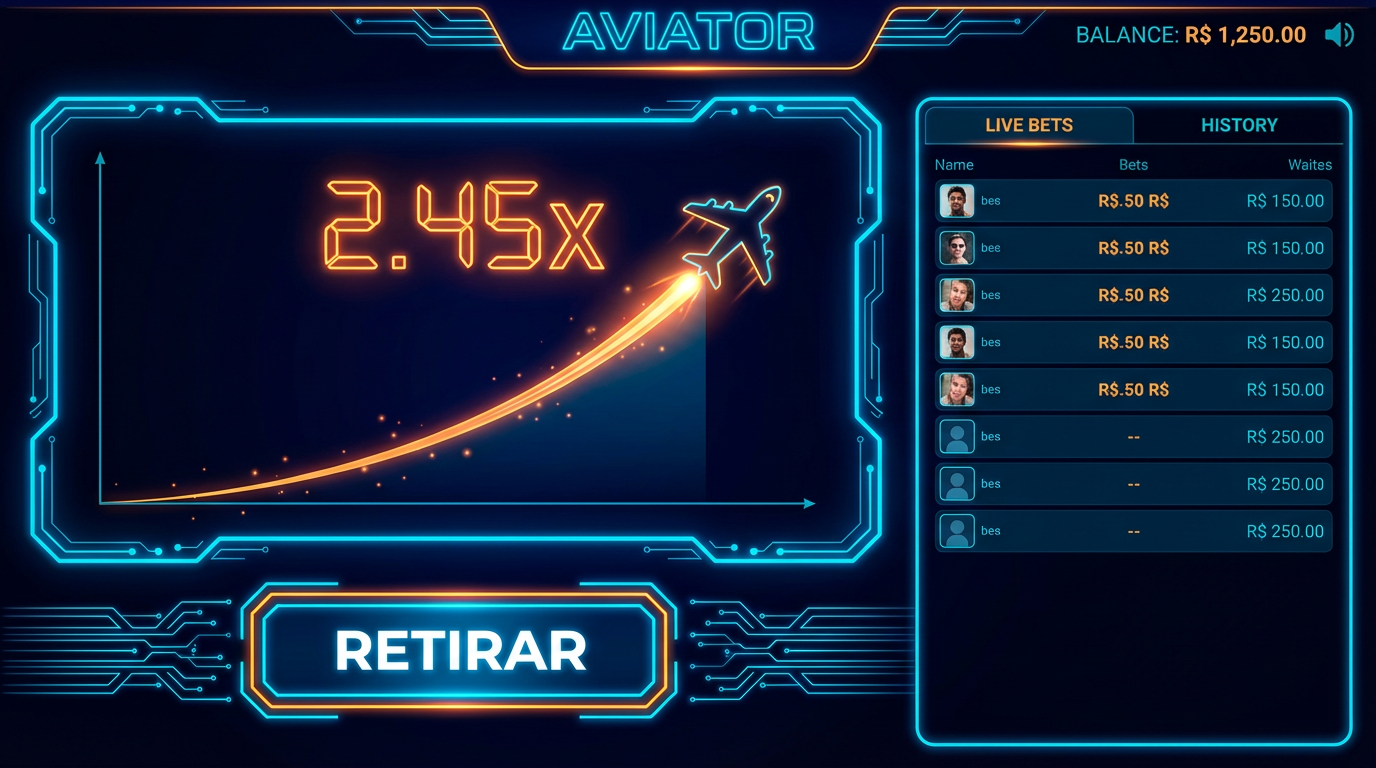Click the Waites column header

tap(1310, 164)
